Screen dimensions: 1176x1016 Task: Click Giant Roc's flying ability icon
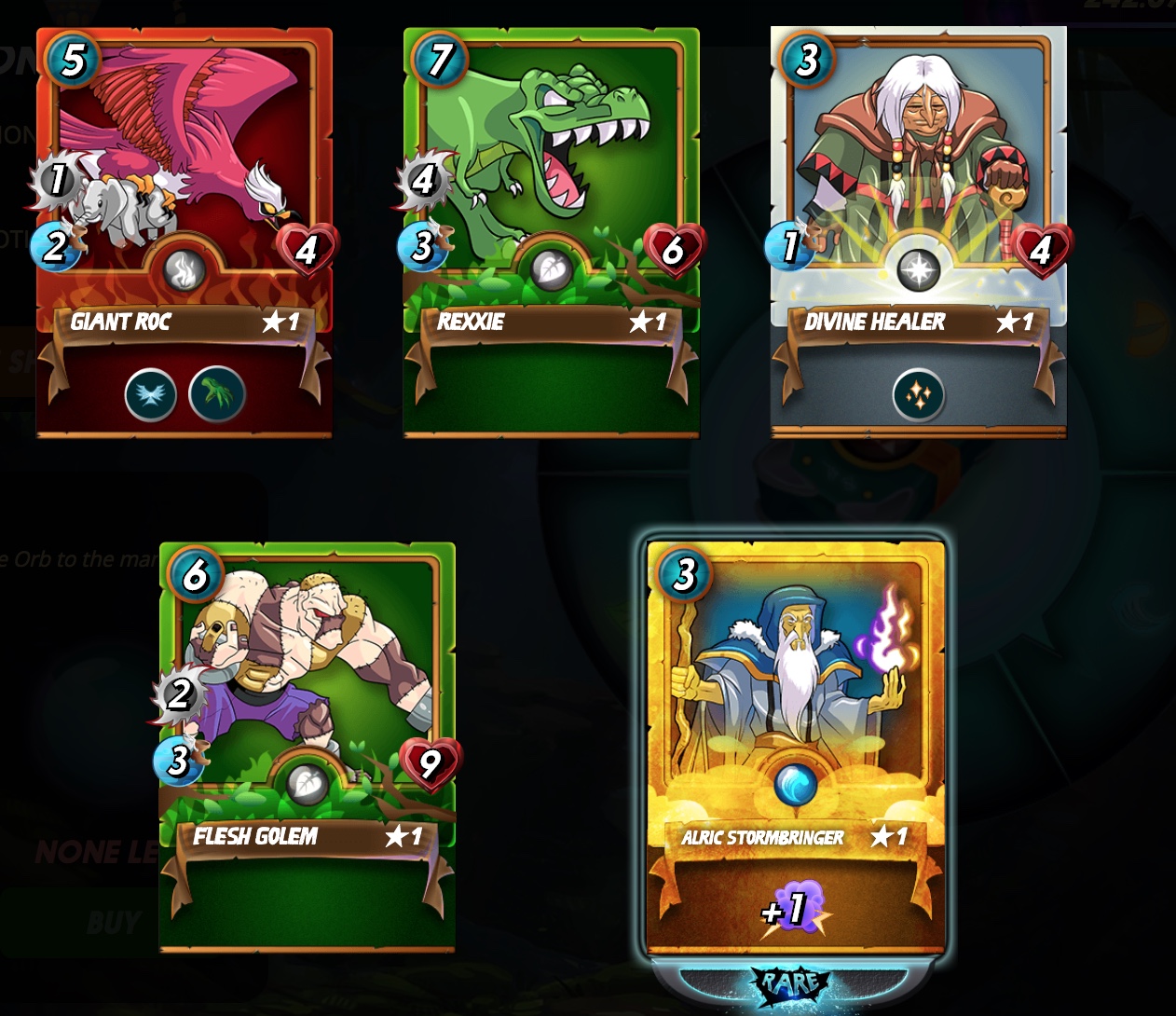(151, 395)
